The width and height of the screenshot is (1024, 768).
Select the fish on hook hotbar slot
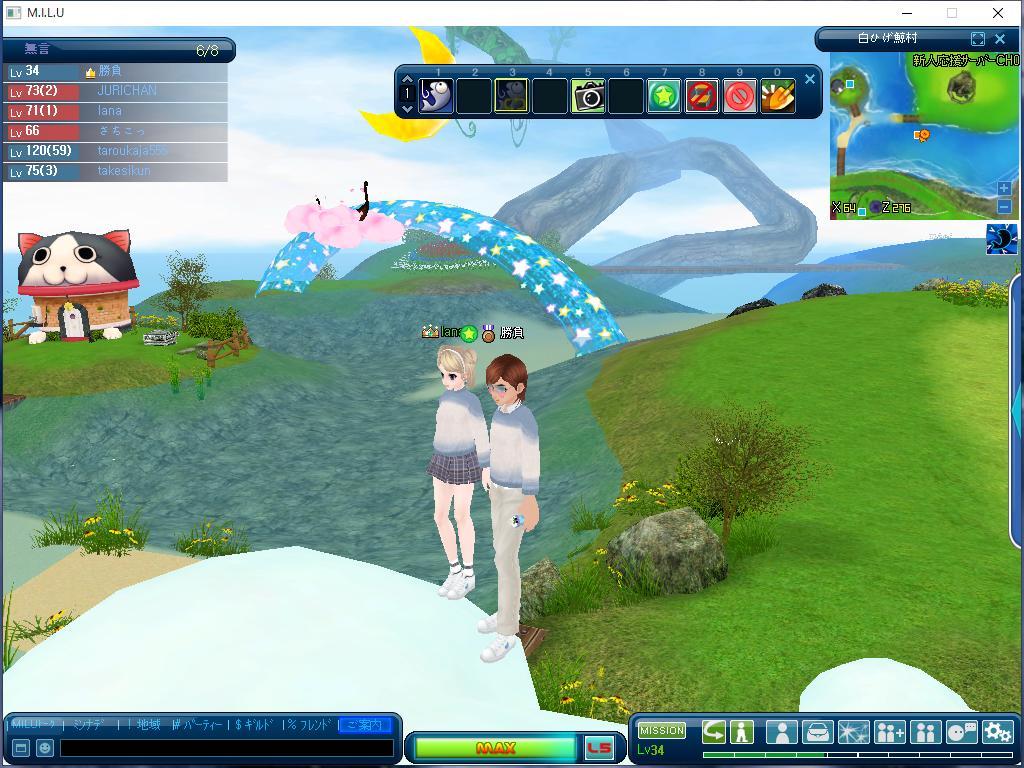pos(436,96)
